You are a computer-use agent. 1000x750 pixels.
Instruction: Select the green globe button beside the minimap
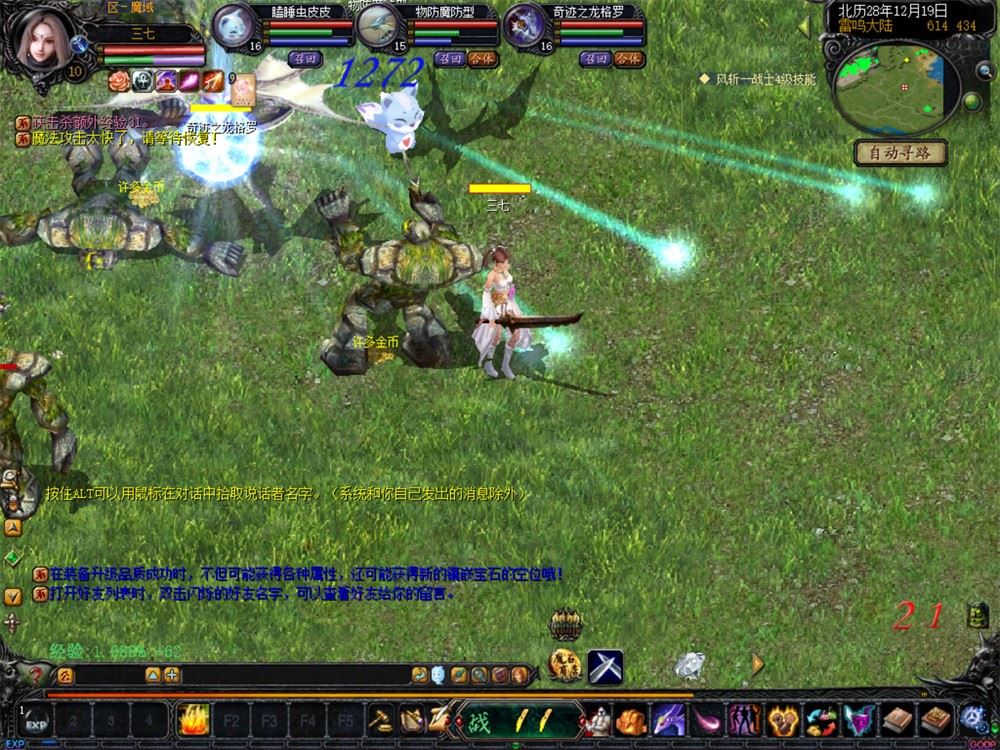pyautogui.click(x=970, y=101)
